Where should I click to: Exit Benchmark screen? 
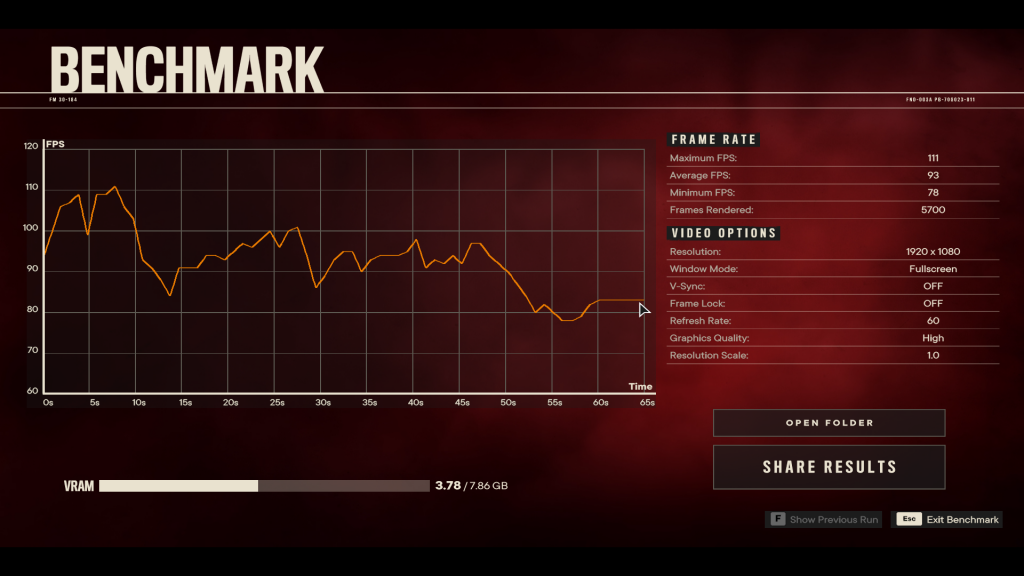pos(947,520)
